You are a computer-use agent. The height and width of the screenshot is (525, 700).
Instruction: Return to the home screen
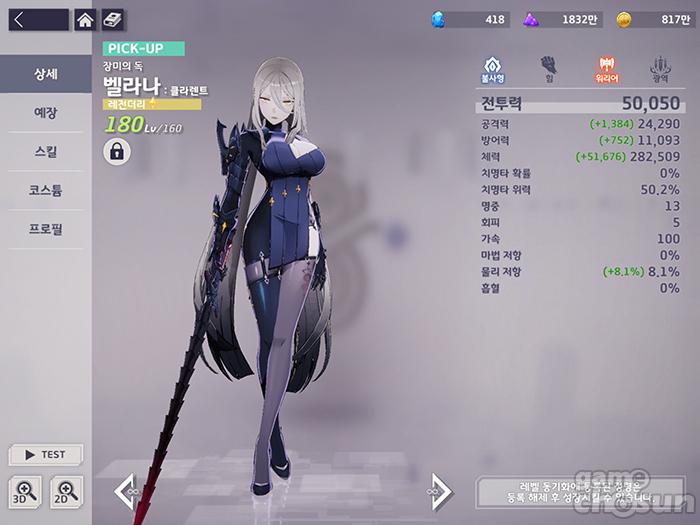(86, 19)
